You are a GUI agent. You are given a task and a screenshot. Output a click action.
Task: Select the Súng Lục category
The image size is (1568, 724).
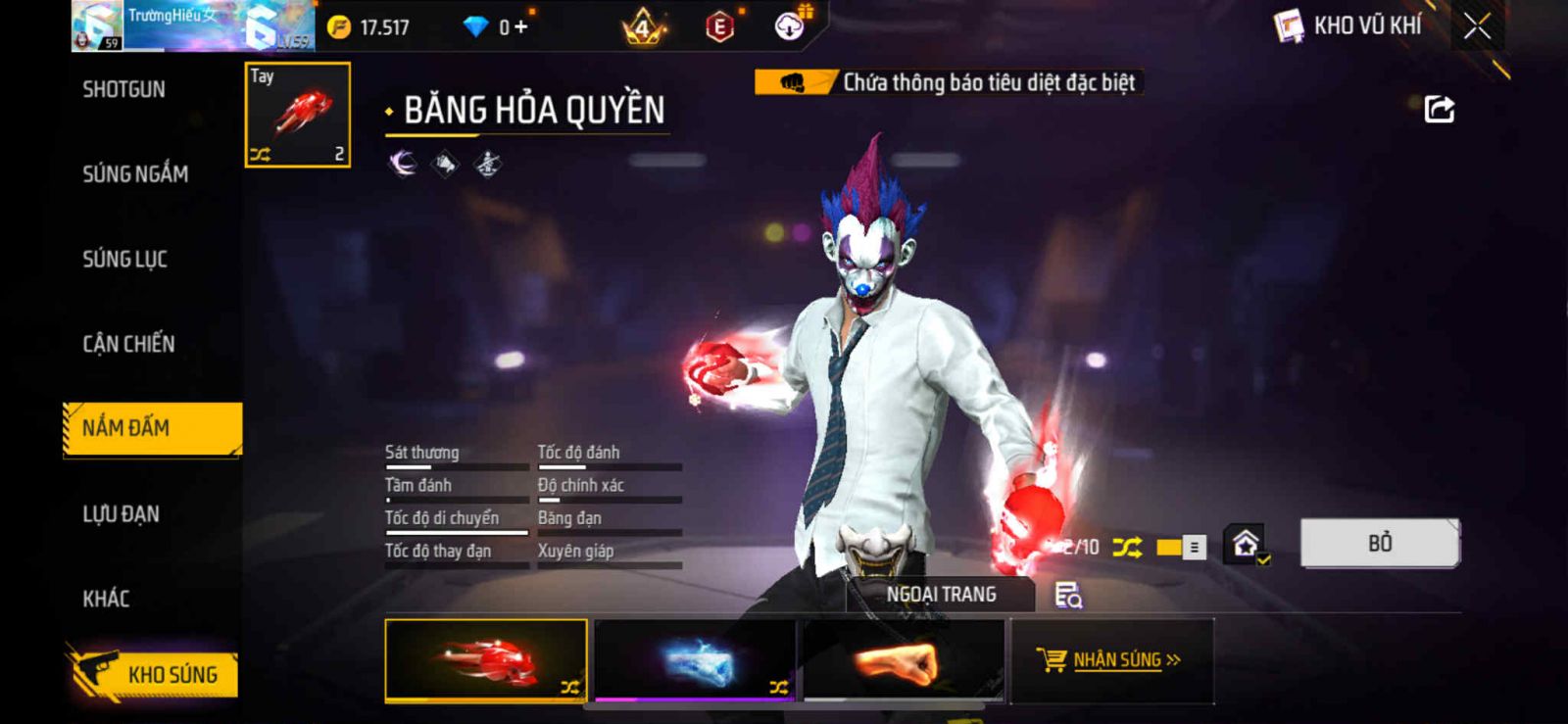coord(124,260)
